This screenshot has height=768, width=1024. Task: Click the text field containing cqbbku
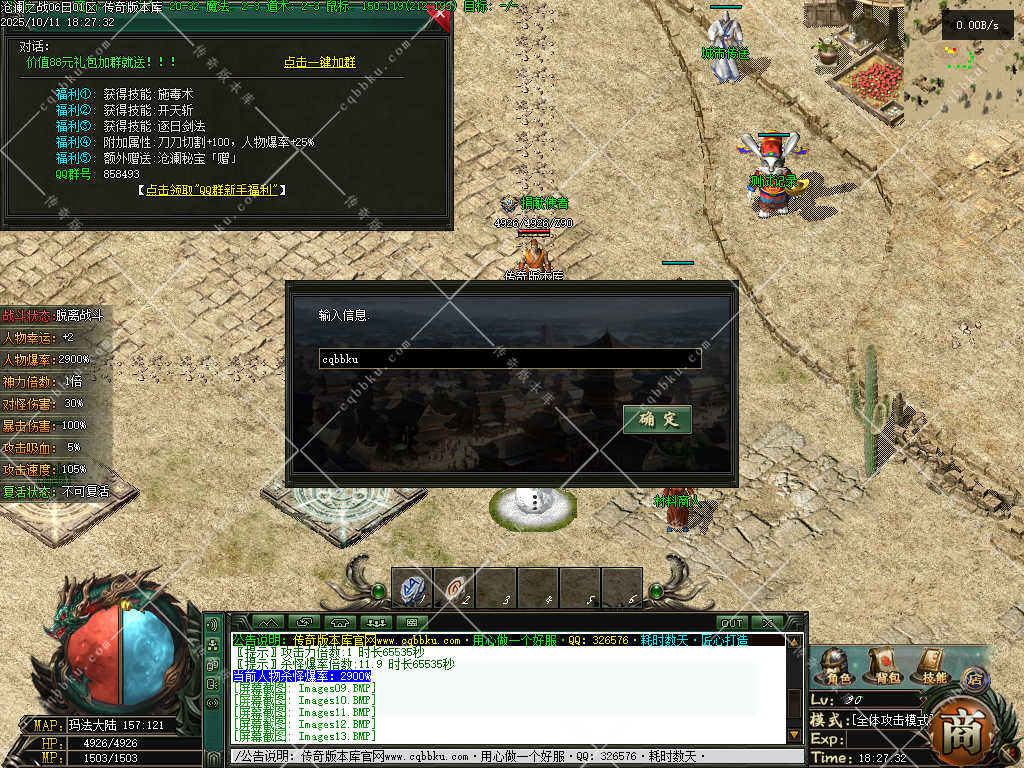click(510, 359)
